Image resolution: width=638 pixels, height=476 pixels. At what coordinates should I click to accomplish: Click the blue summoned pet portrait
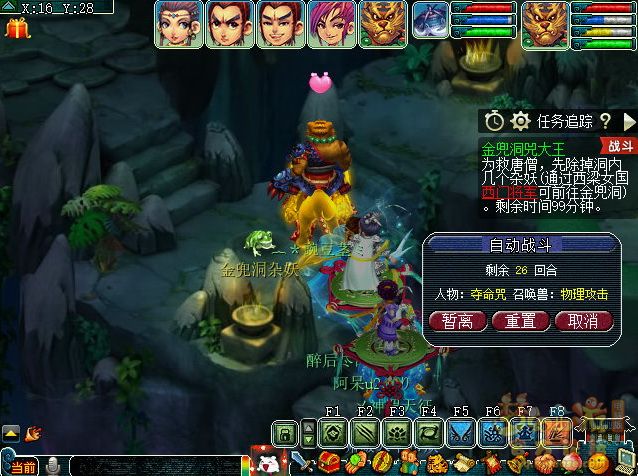(x=431, y=20)
